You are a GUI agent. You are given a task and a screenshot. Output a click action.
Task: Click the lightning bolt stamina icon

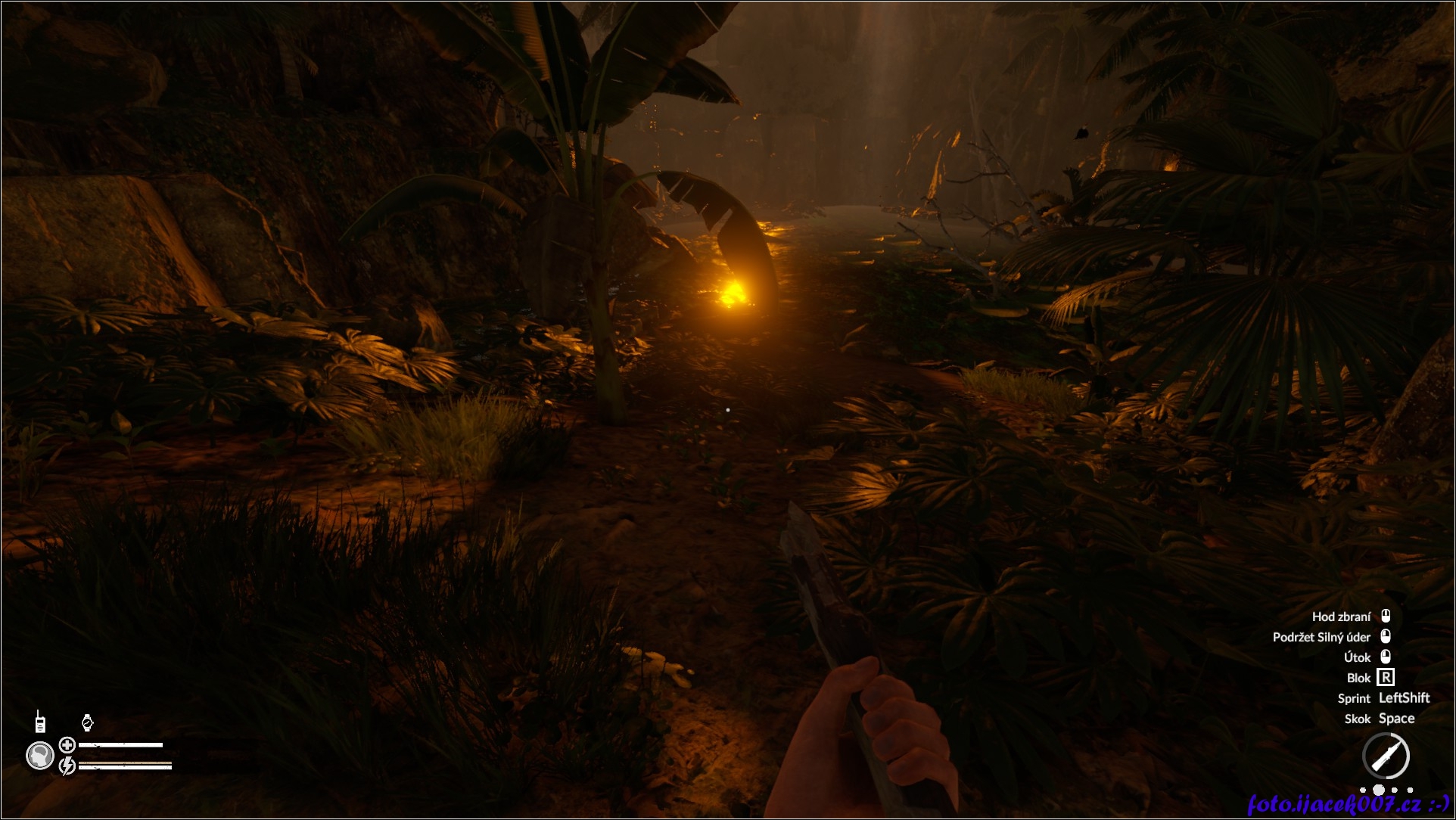(67, 766)
